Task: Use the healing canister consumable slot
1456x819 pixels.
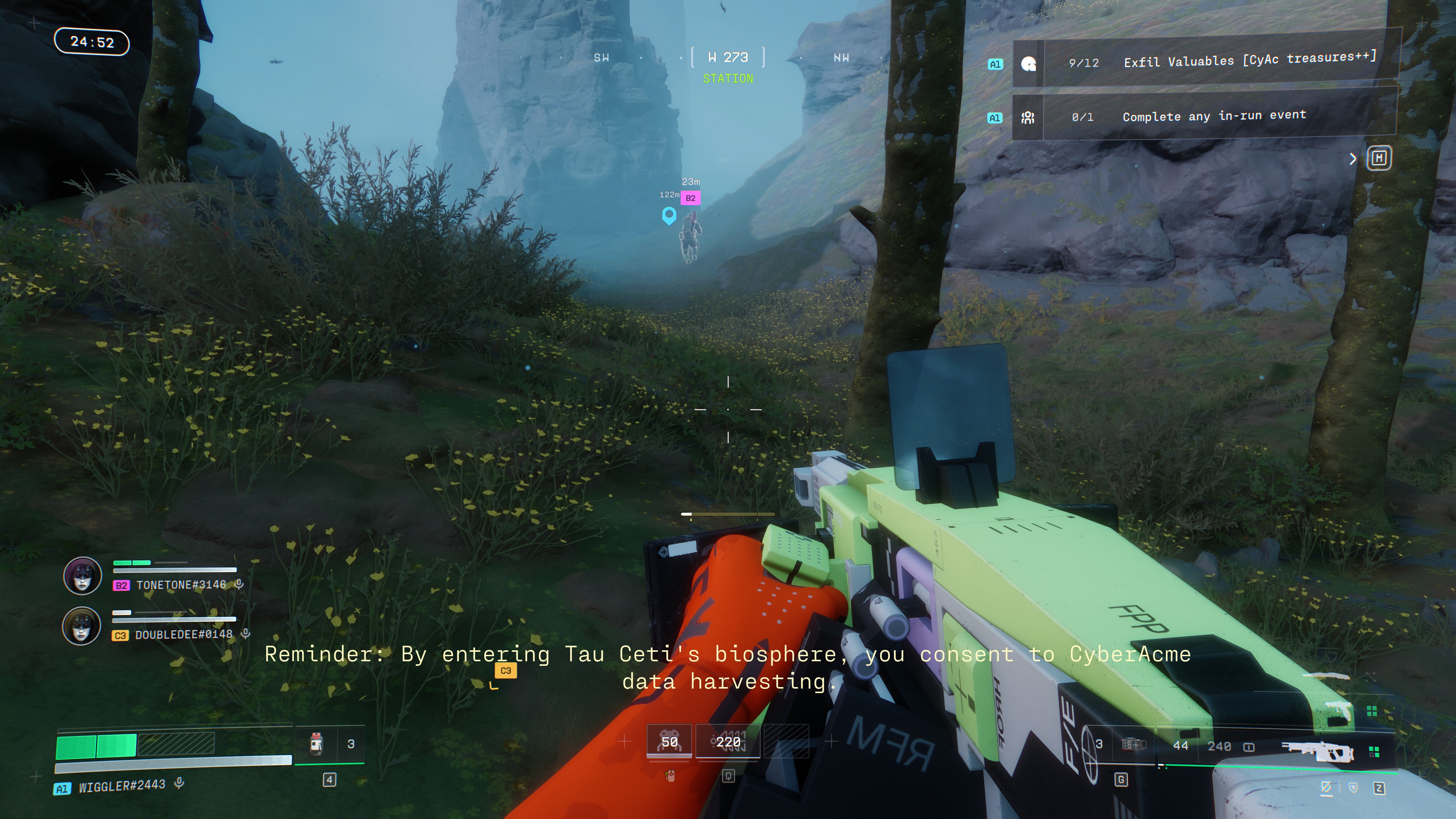Action: click(317, 744)
